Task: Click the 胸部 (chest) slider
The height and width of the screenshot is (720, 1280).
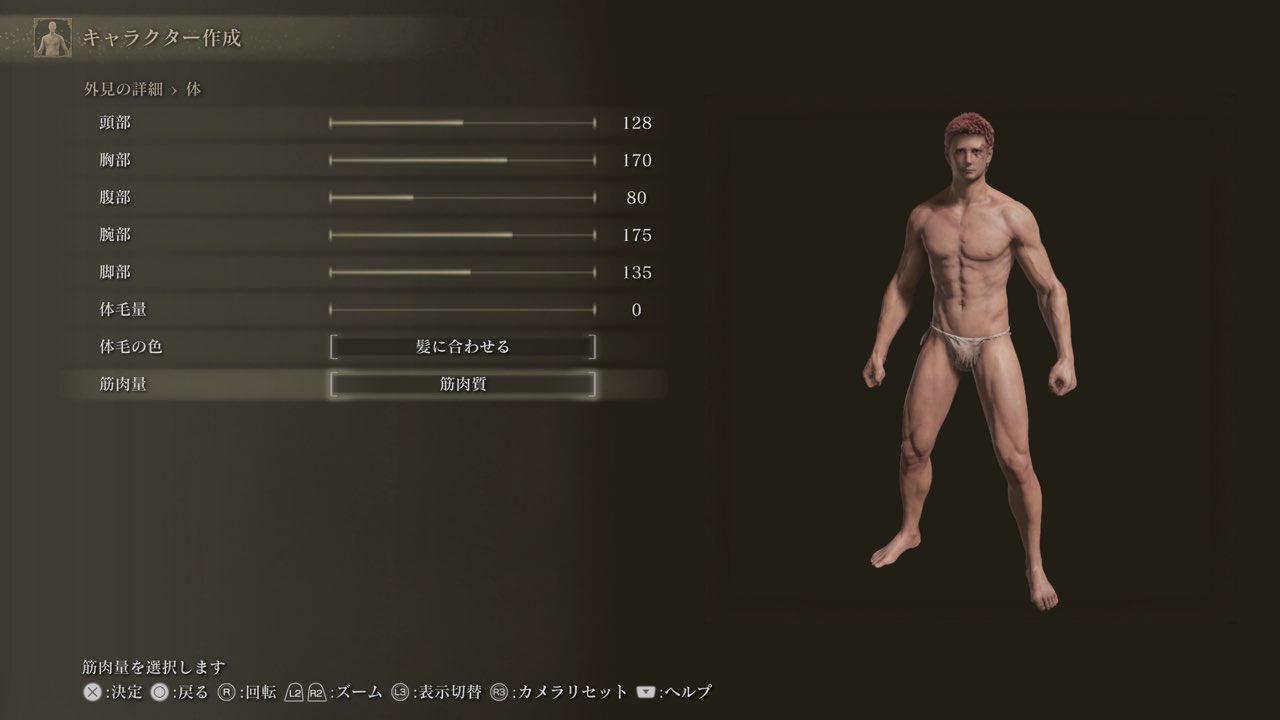Action: tap(462, 160)
